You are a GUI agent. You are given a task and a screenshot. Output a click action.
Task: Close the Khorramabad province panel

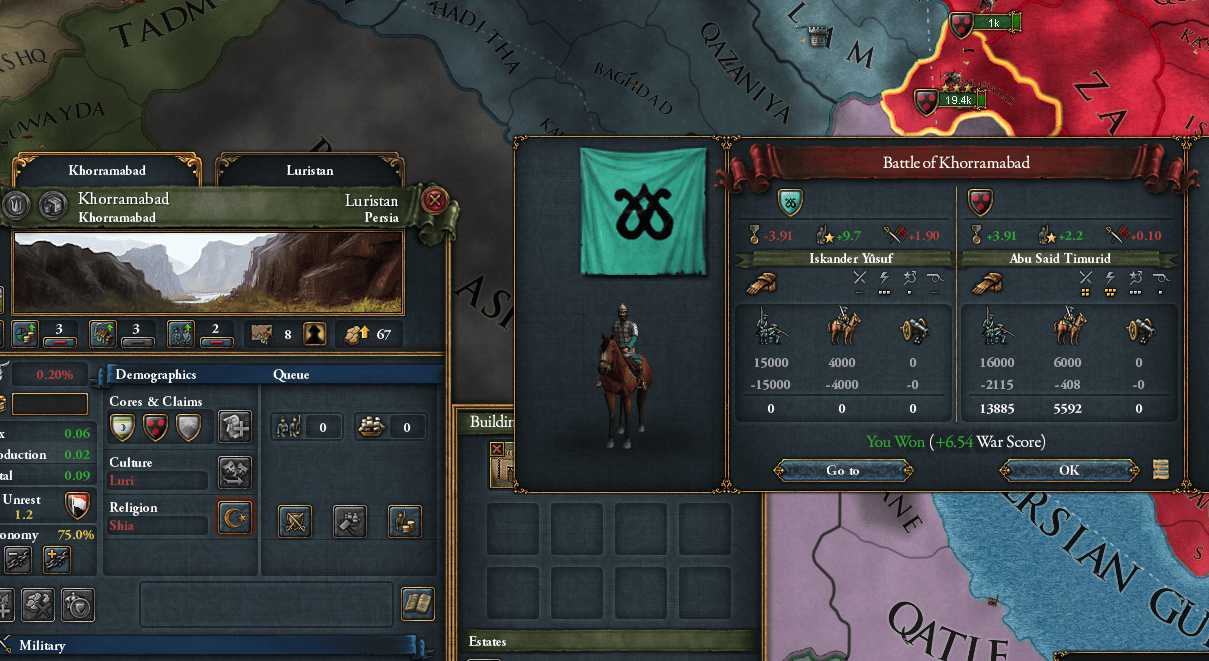coord(435,200)
